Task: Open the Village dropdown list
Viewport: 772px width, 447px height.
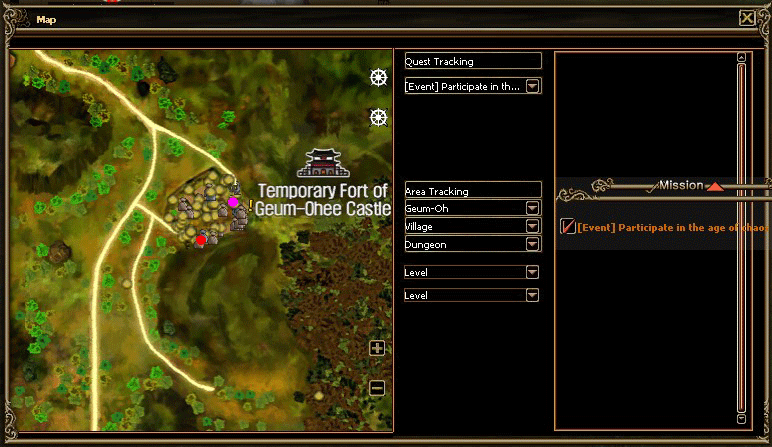Action: point(533,226)
